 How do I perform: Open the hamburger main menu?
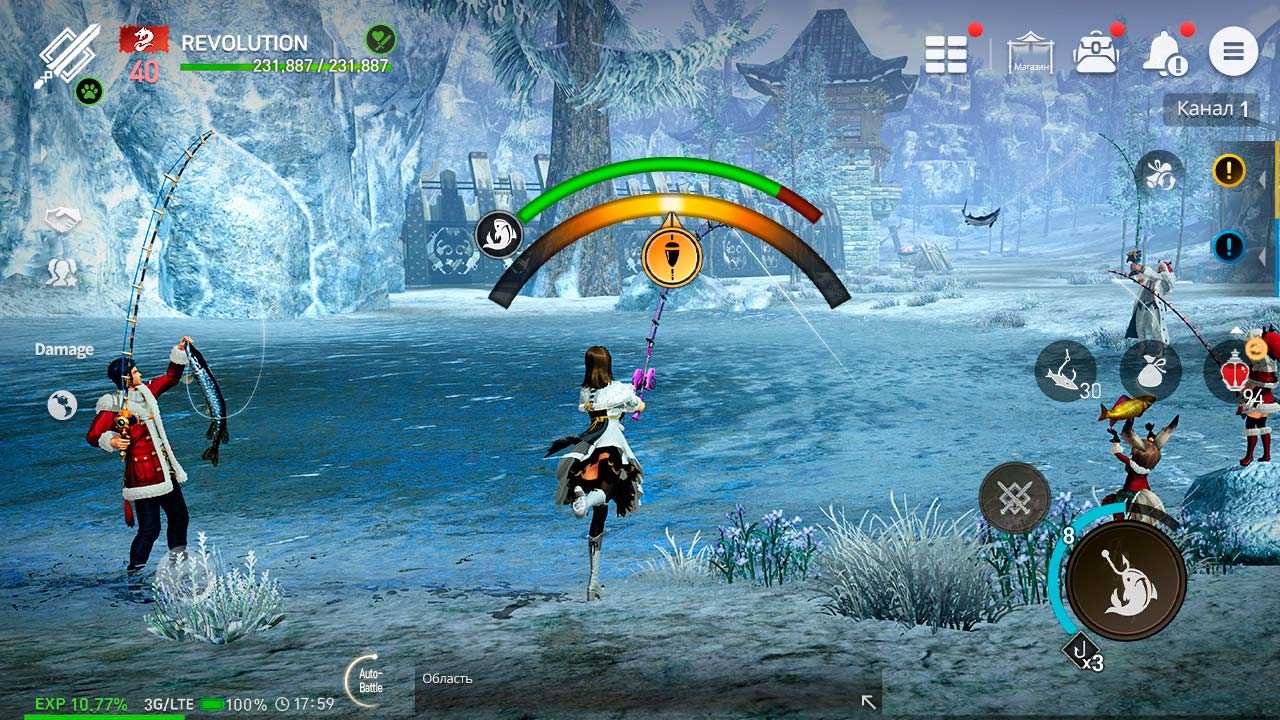tap(1233, 52)
